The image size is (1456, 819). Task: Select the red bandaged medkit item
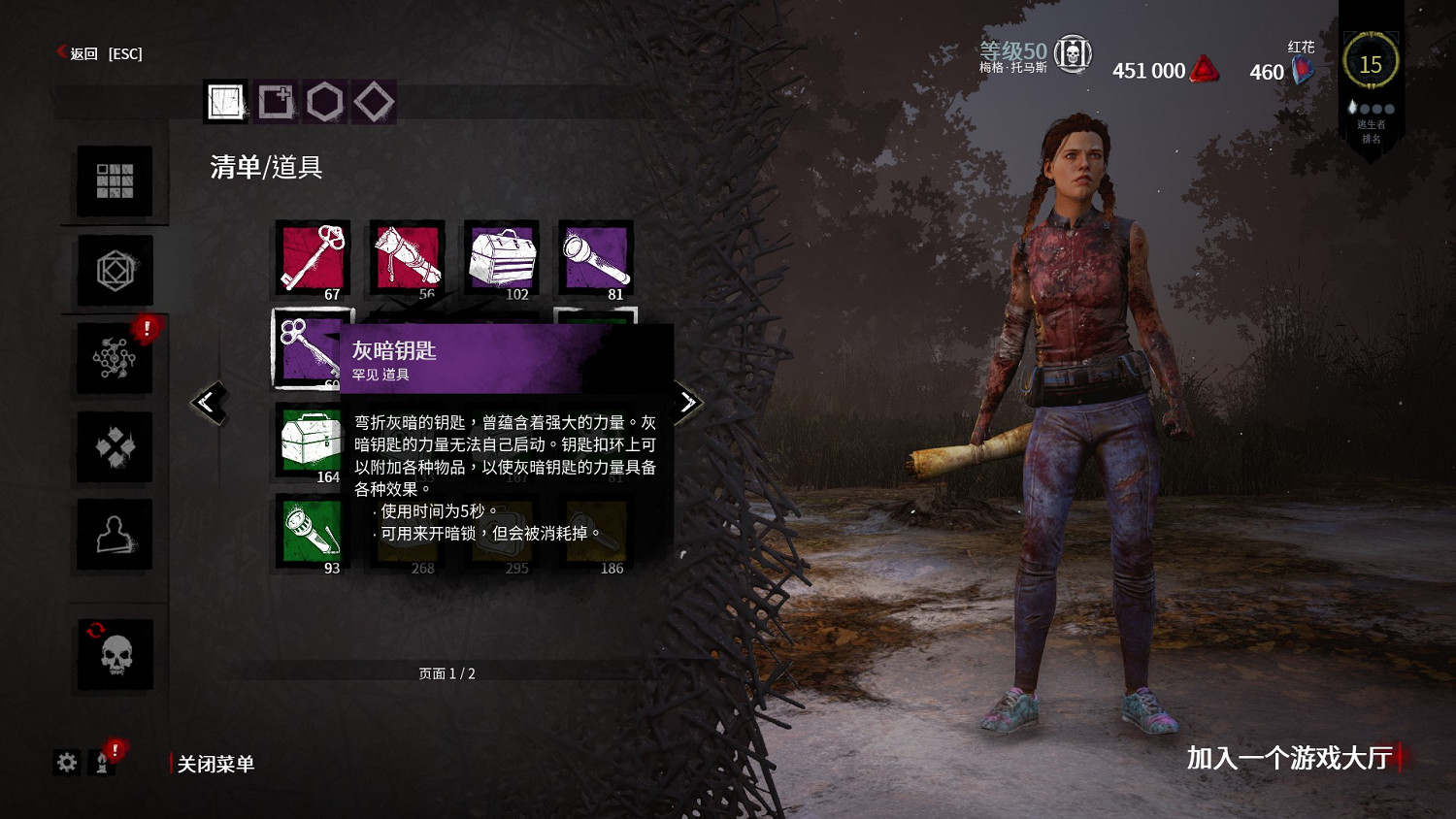[407, 259]
